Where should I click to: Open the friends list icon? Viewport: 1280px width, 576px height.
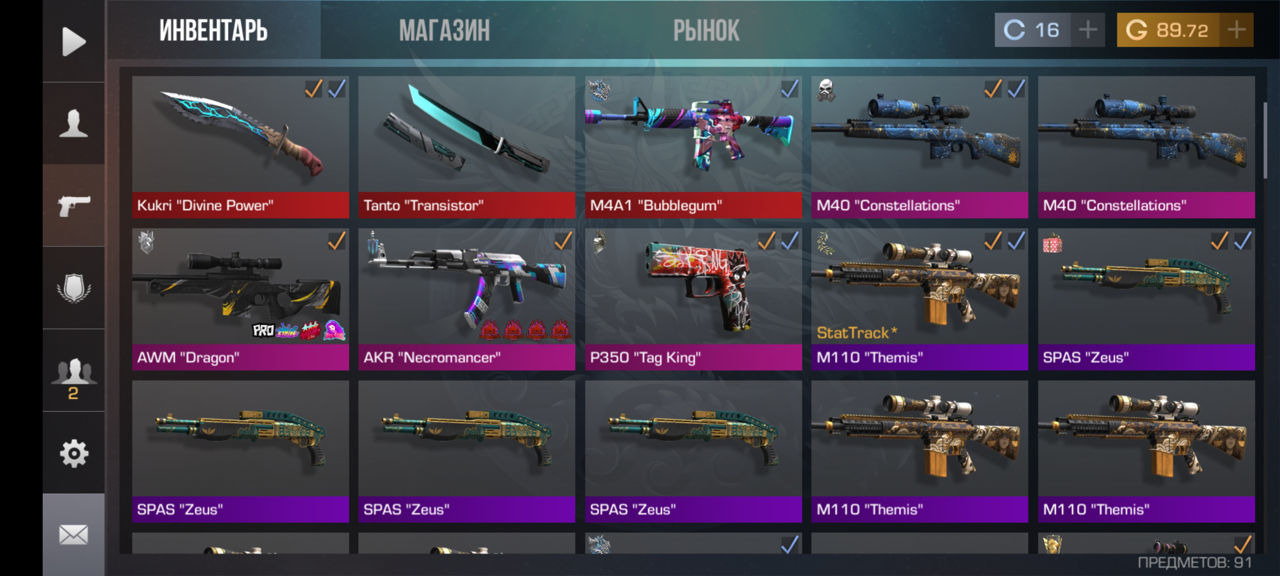click(74, 372)
